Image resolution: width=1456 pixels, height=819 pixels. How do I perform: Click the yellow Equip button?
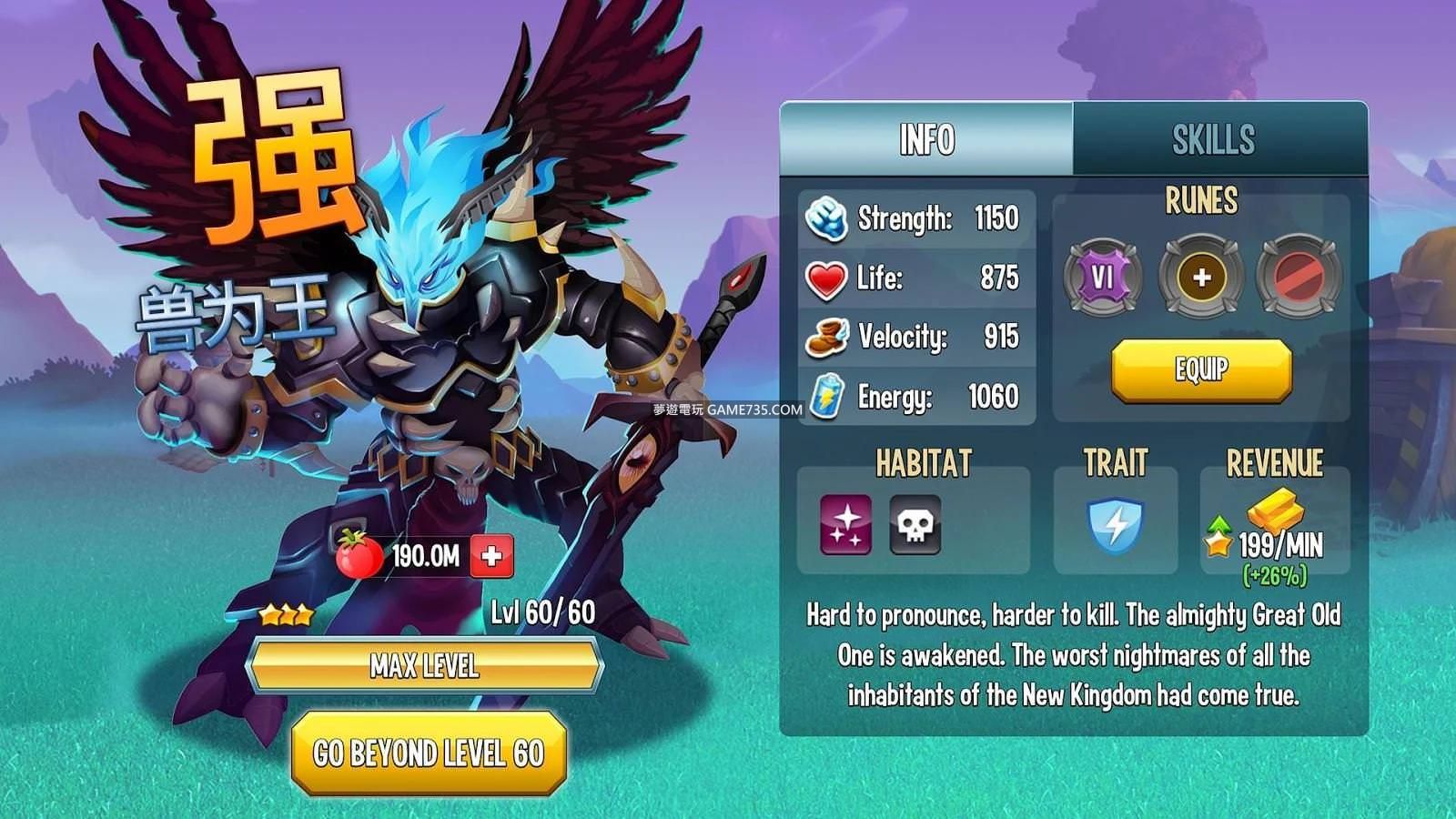(1201, 369)
